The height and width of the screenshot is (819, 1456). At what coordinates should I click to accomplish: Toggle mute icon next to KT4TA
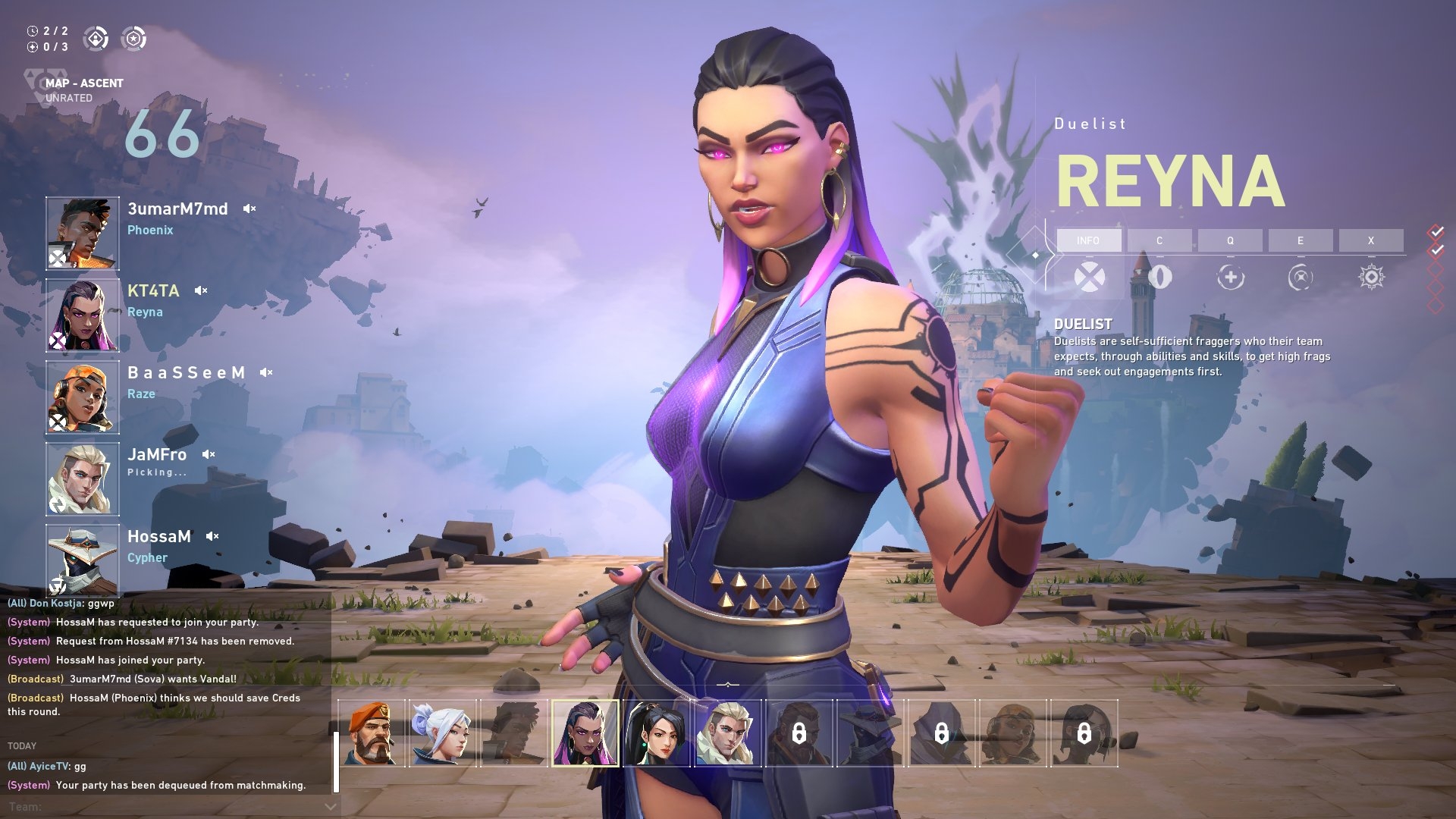pos(201,290)
